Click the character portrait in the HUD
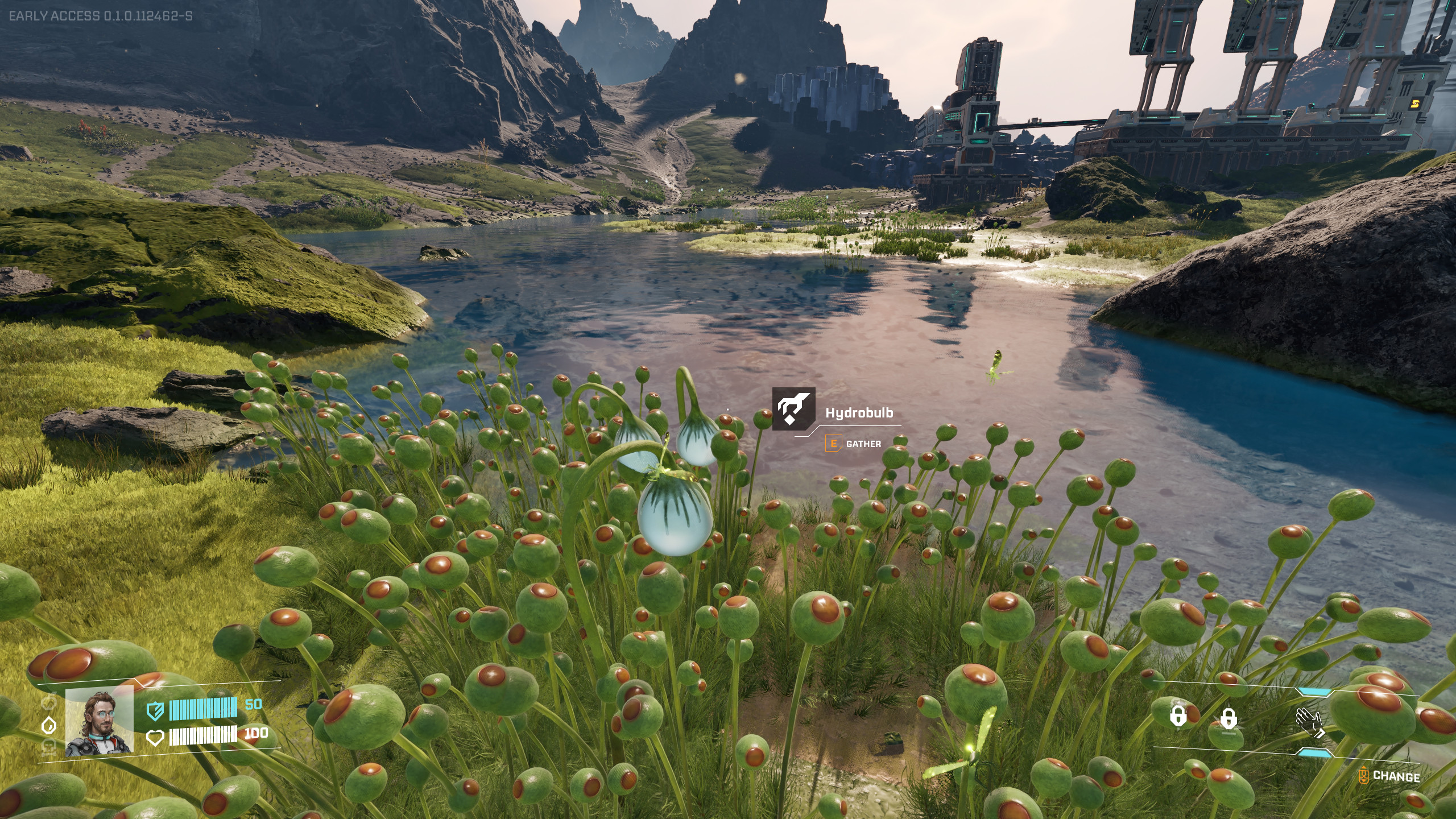Screen dimensions: 1456x819 click(x=100, y=721)
